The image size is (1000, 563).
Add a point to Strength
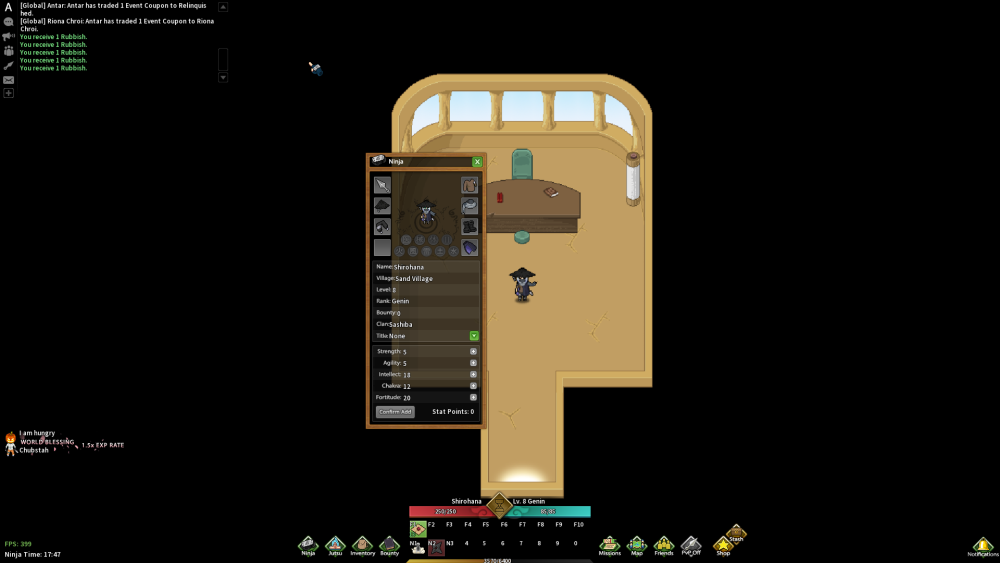coord(473,351)
